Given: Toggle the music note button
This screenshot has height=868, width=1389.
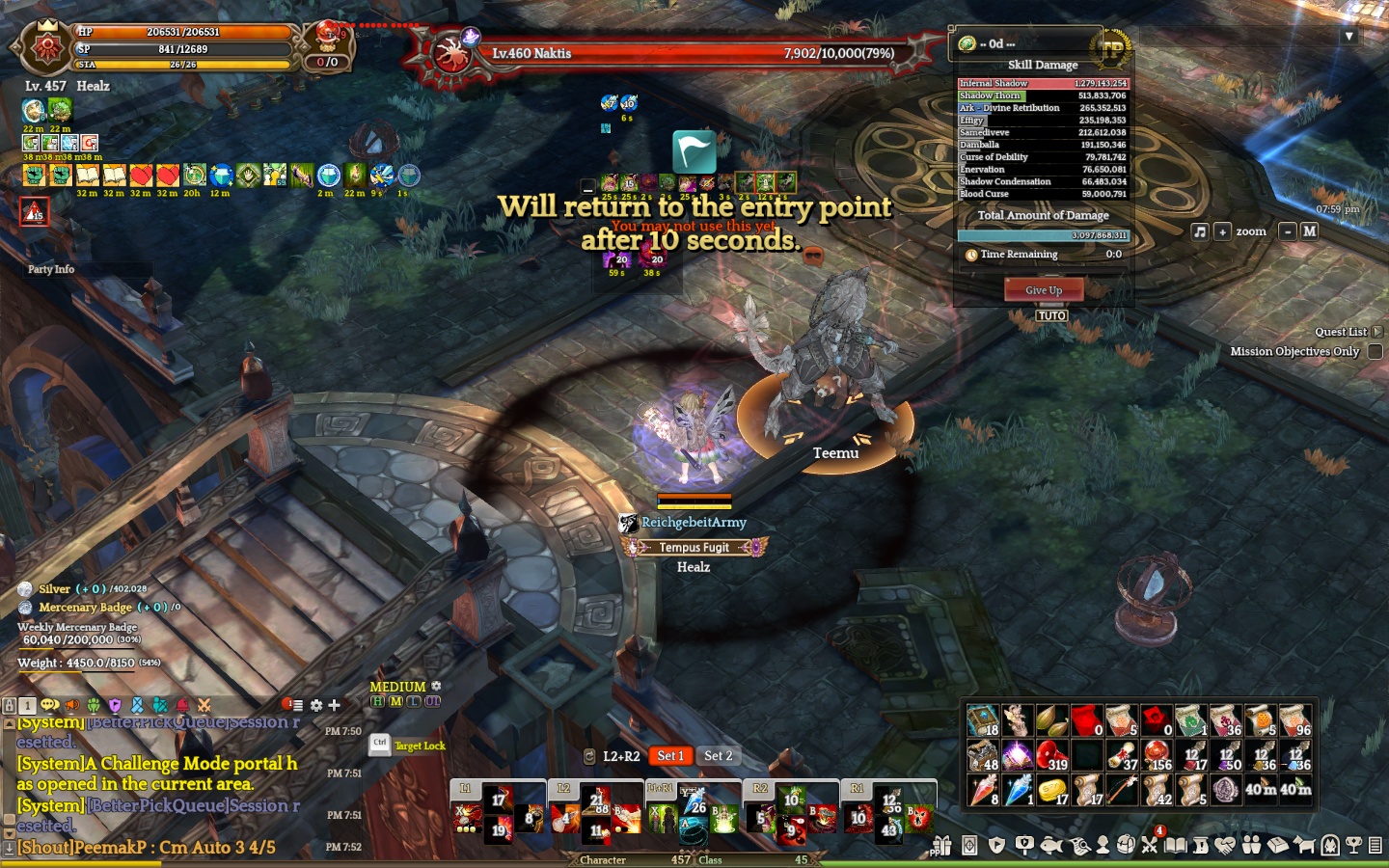Looking at the screenshot, I should pos(1200,231).
